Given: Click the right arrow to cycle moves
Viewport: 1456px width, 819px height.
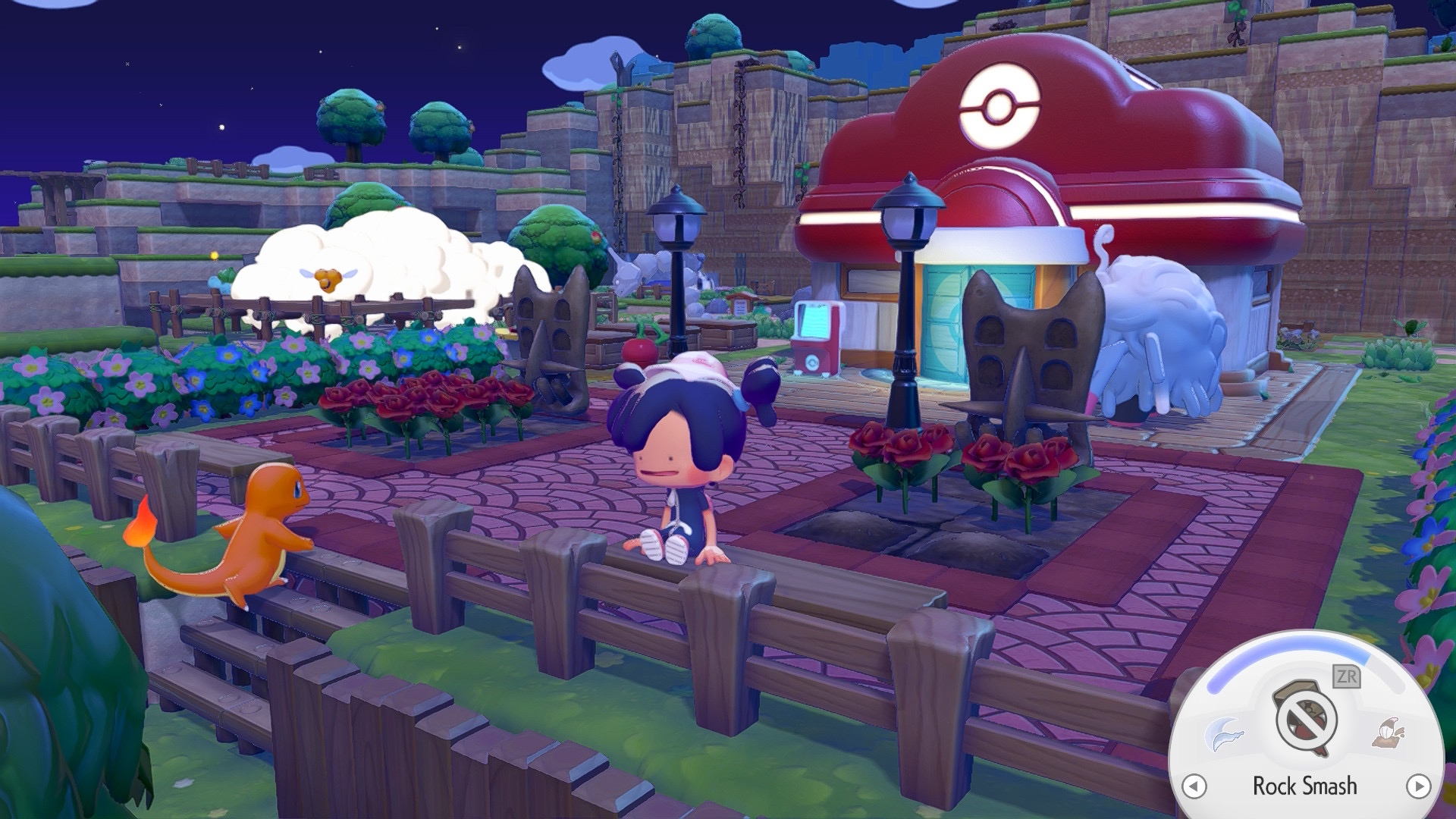Looking at the screenshot, I should [1418, 786].
